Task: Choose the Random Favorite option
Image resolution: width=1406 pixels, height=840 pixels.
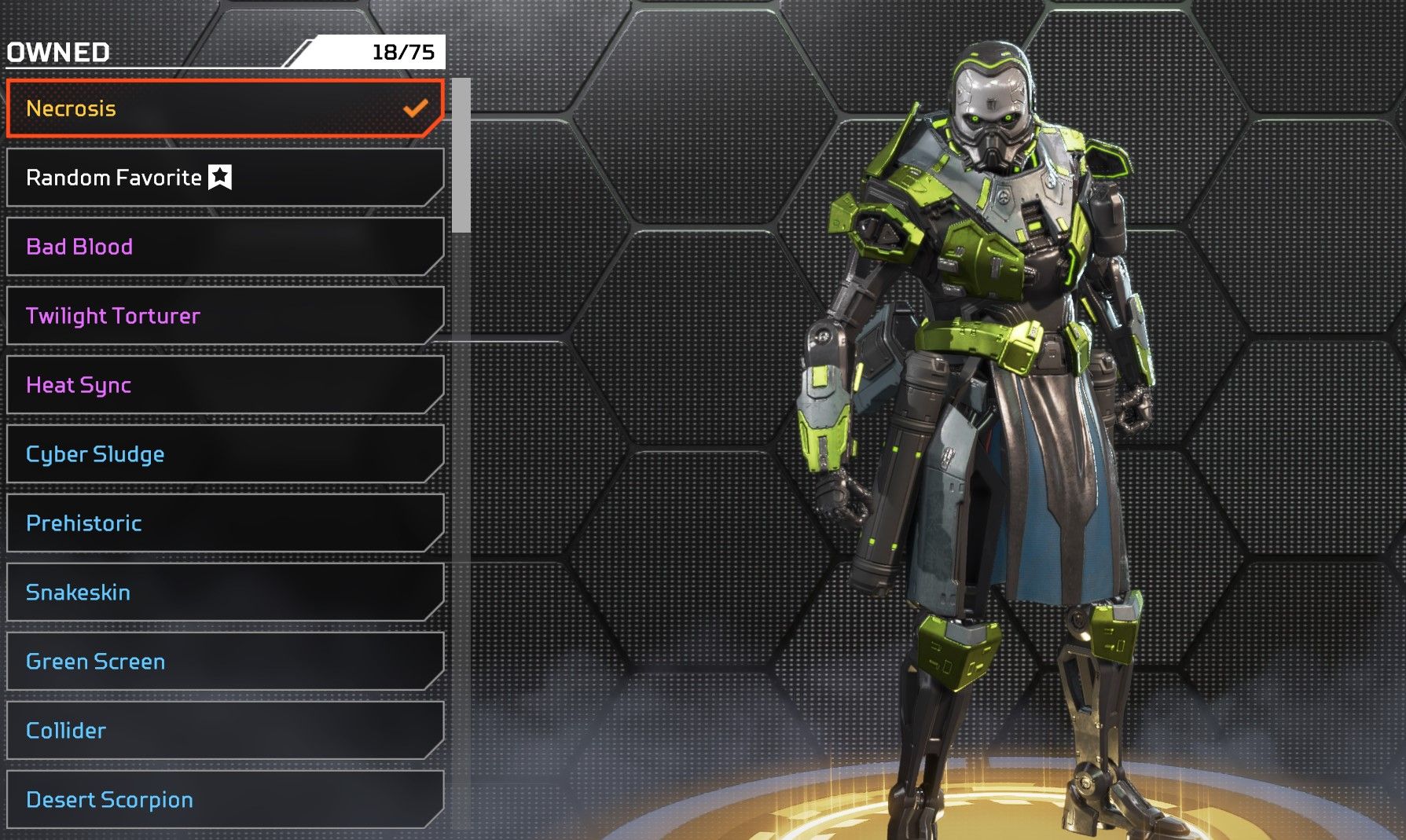Action: (225, 178)
